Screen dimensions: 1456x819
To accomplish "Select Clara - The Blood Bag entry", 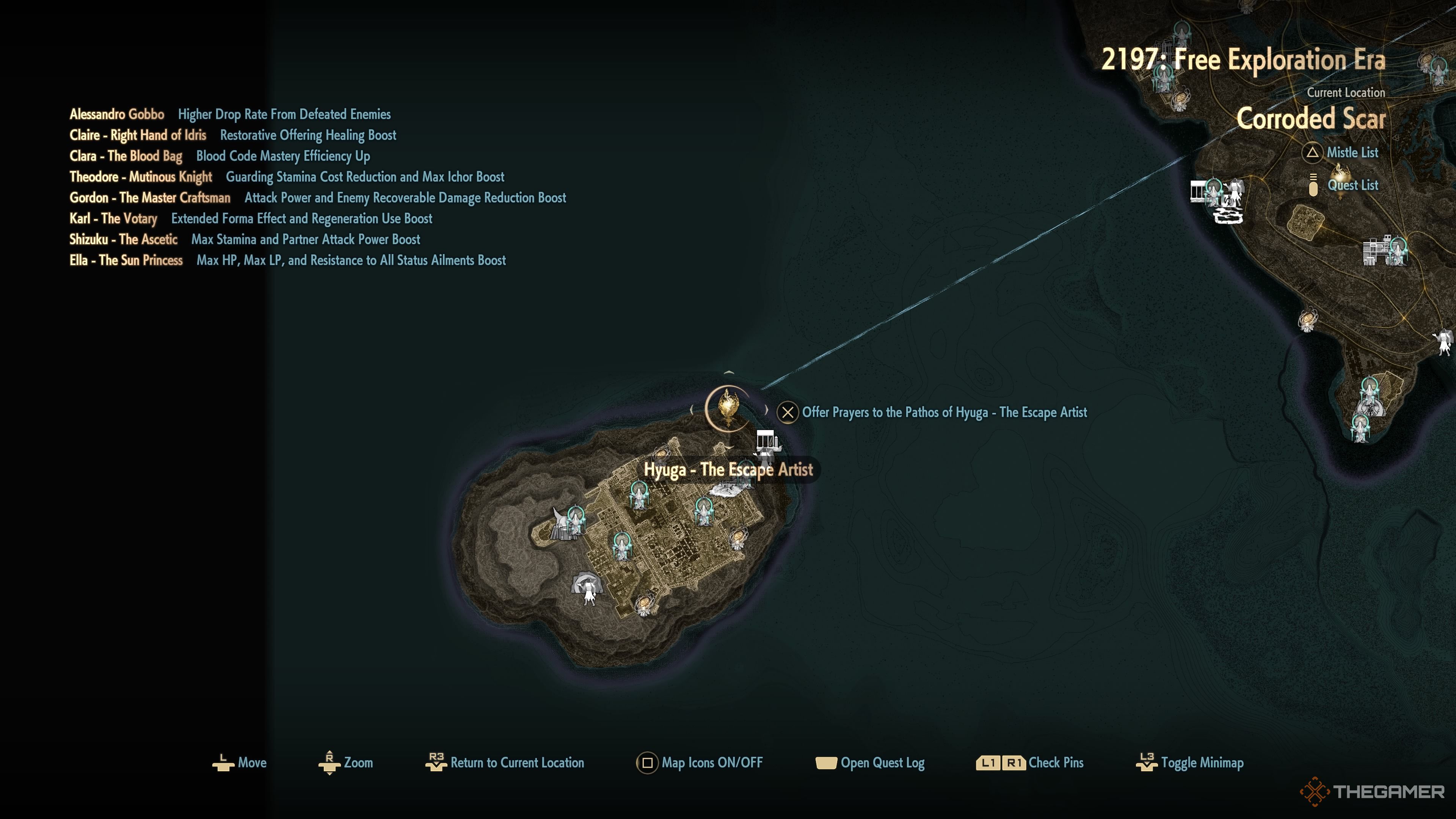I will [126, 157].
